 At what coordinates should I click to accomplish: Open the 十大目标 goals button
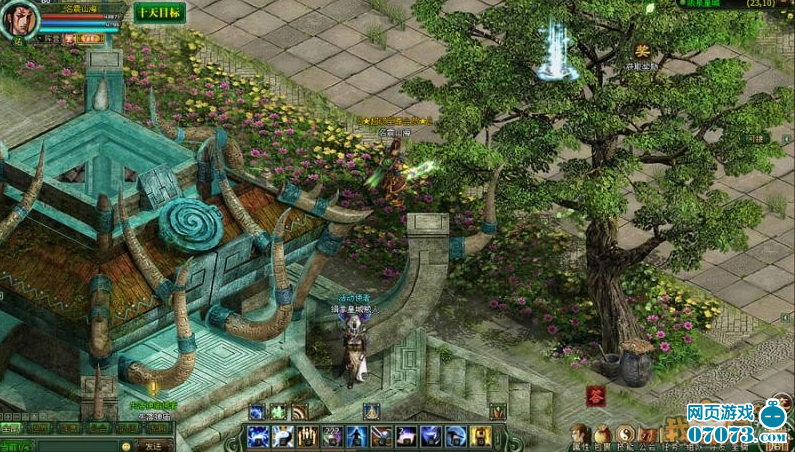pos(159,12)
